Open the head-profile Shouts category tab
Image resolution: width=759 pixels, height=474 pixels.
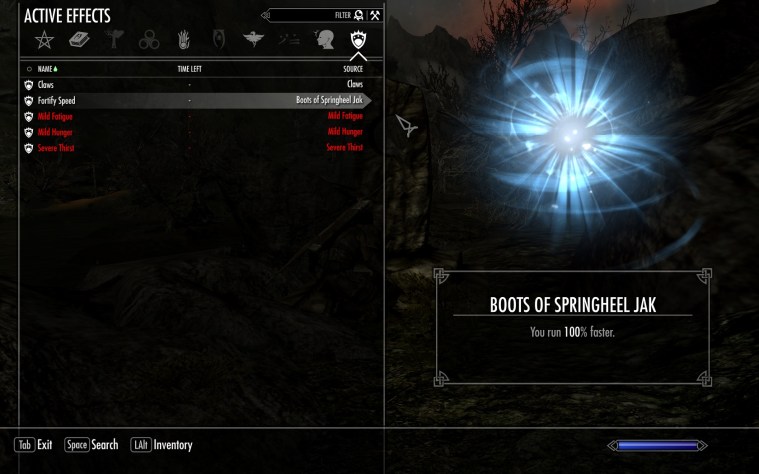click(x=323, y=41)
